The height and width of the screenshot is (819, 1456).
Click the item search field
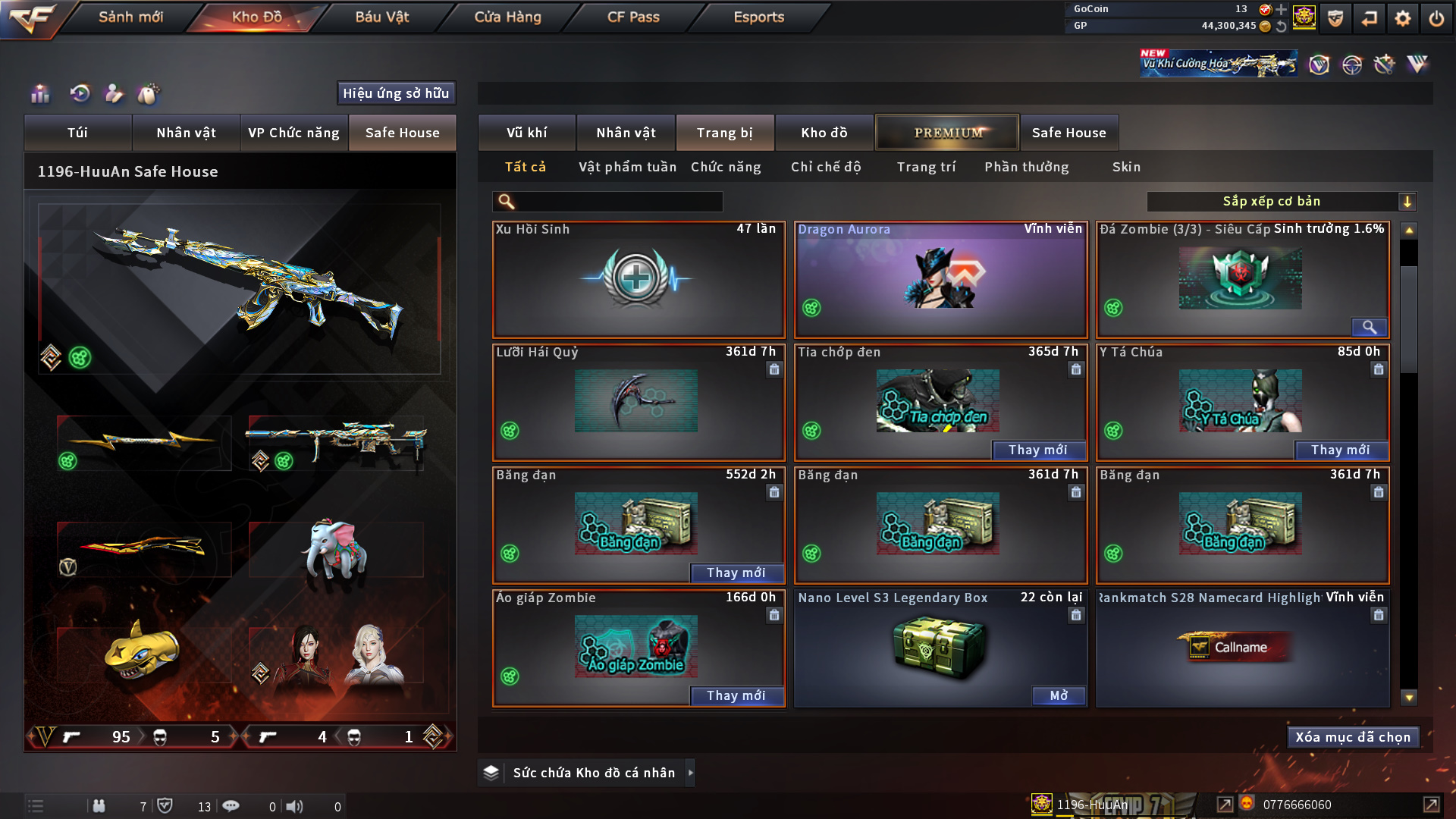(618, 202)
